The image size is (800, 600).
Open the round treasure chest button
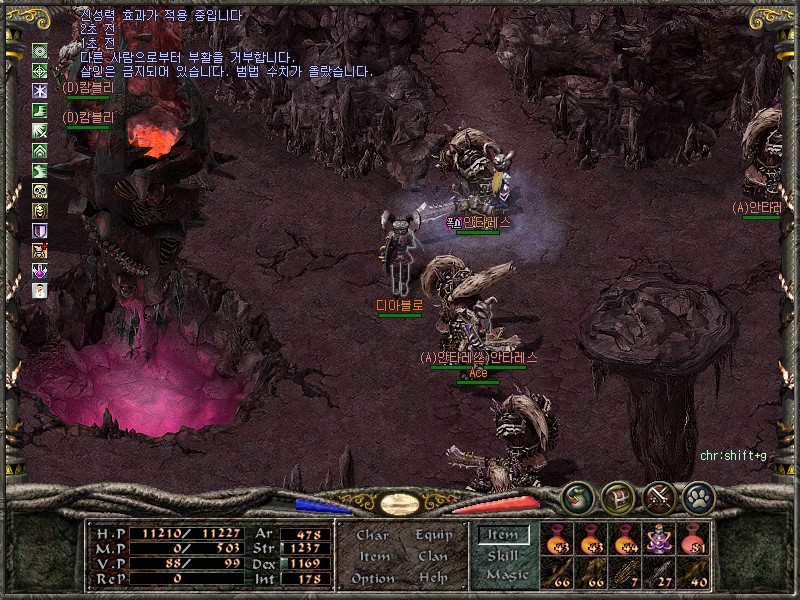(617, 496)
